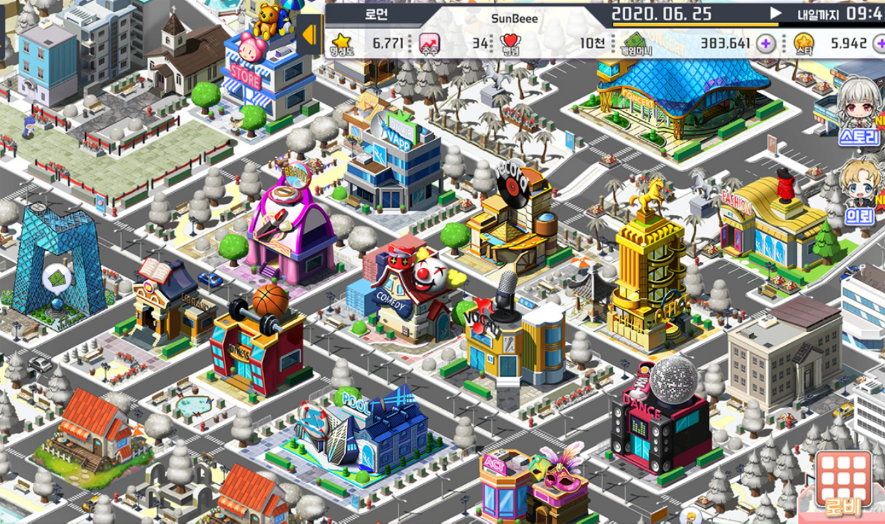This screenshot has width=885, height=524.
Task: Add game money with the purple plus
Action: click(766, 43)
